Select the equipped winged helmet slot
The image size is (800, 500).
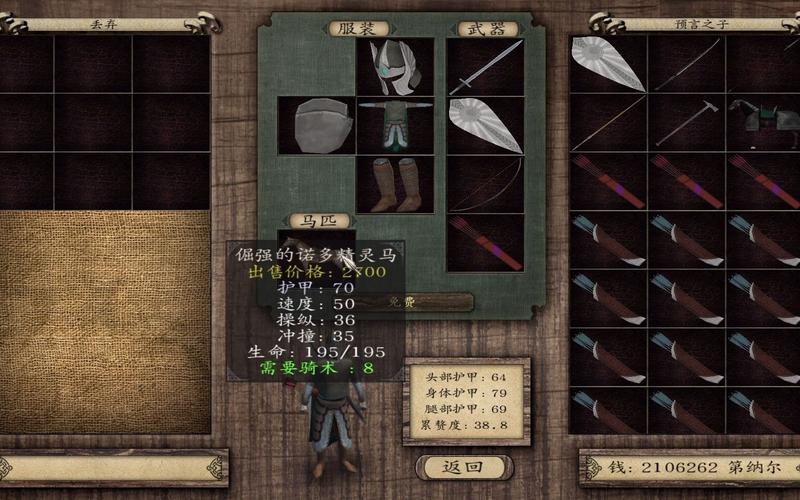tap(395, 67)
